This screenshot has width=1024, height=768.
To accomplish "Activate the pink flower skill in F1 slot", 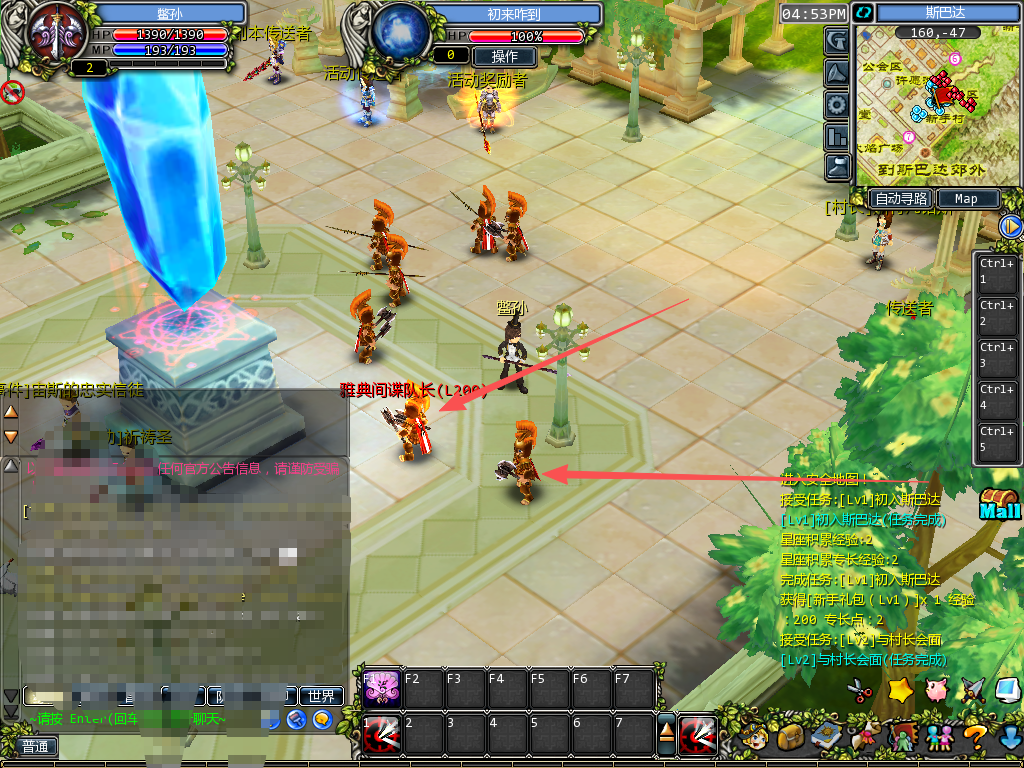I will tap(380, 688).
